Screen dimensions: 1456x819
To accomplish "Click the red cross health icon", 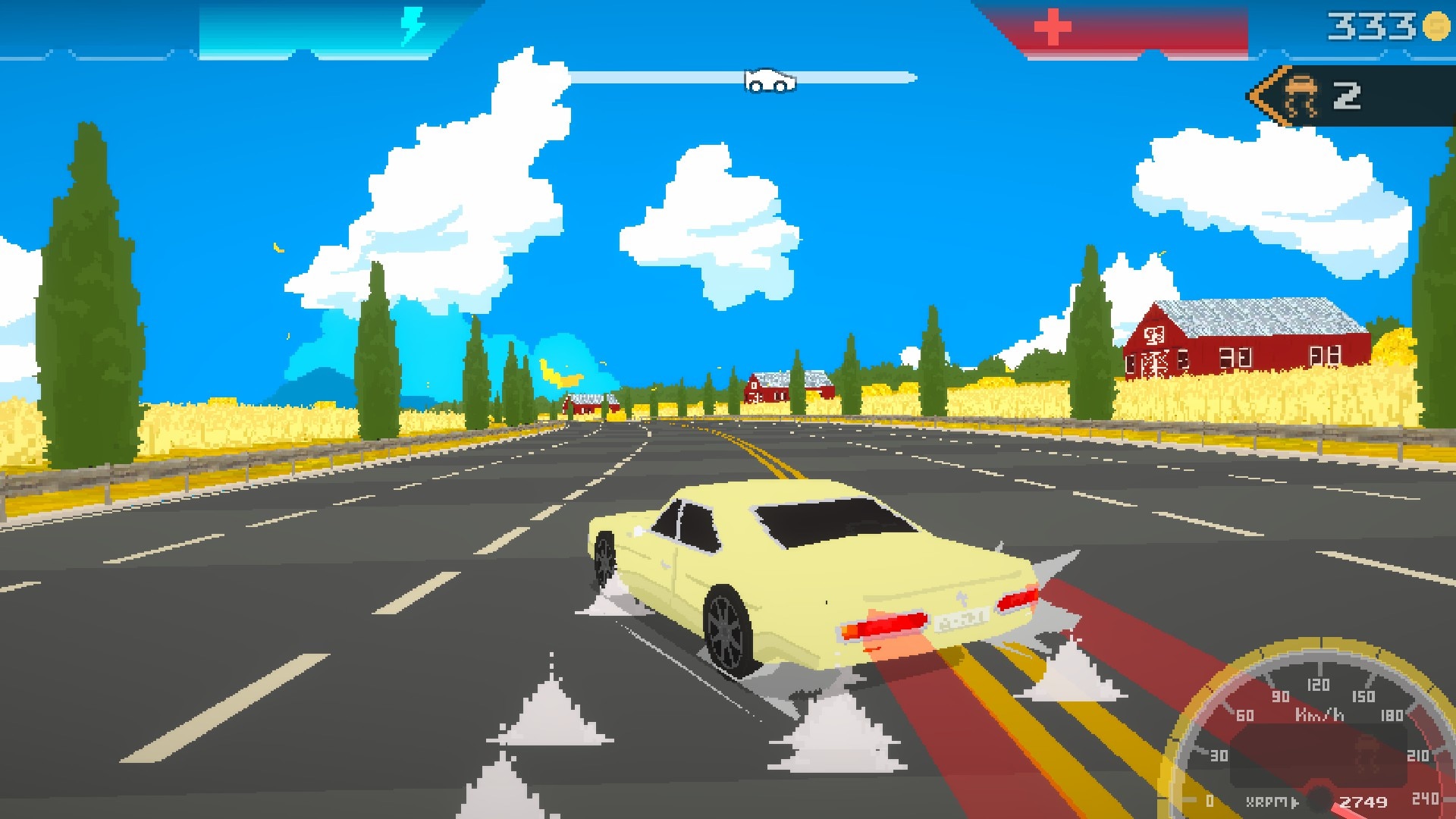I will tap(1053, 28).
